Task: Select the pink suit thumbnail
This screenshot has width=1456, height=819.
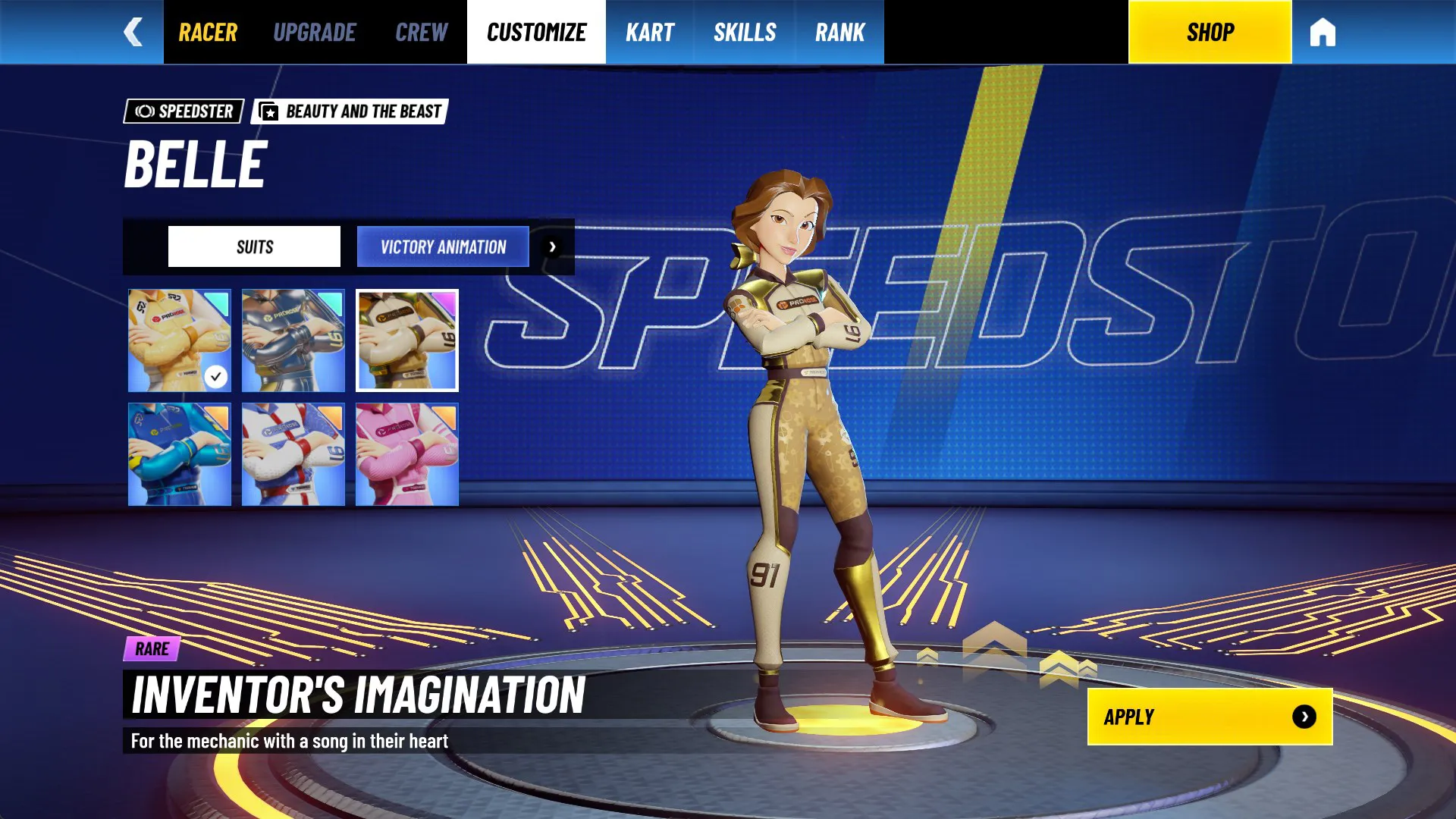Action: click(x=407, y=454)
